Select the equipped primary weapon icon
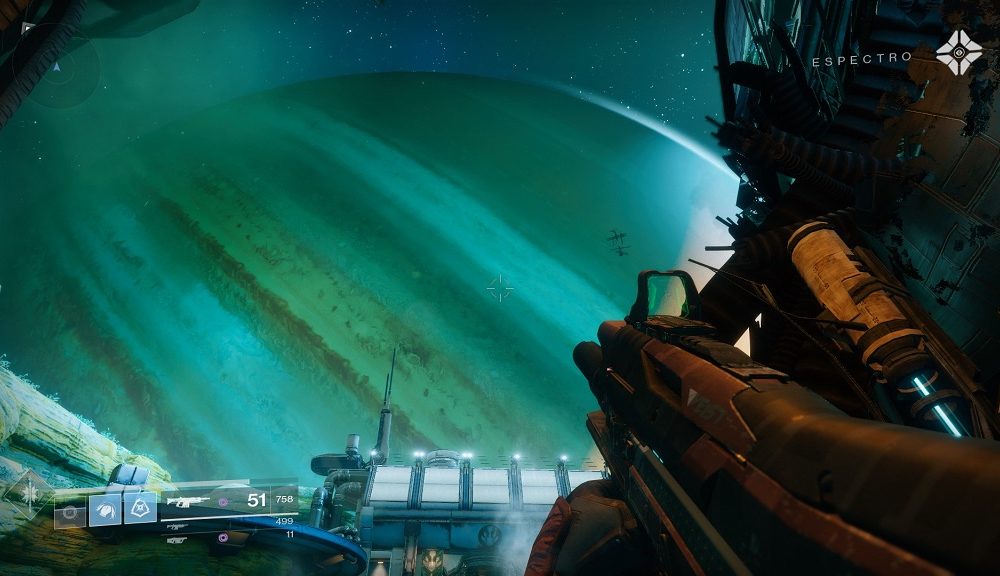Image resolution: width=1000 pixels, height=576 pixels. click(x=187, y=501)
